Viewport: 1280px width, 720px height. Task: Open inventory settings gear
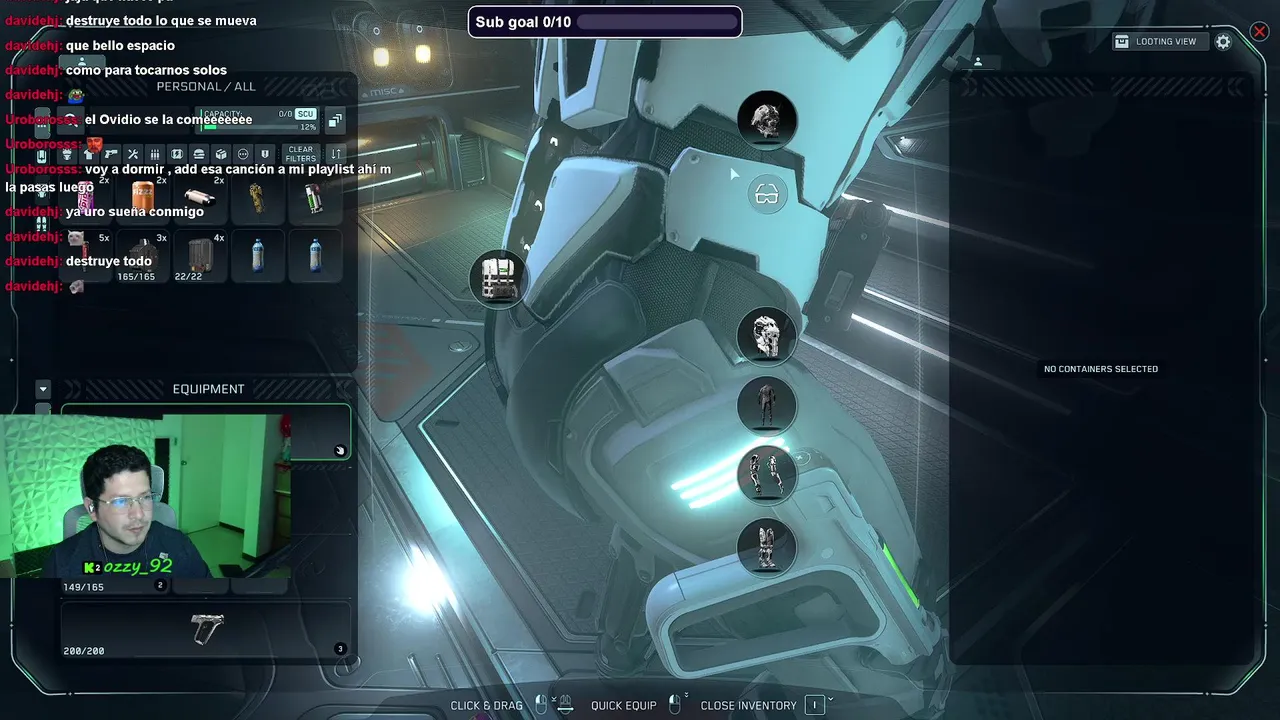tap(1223, 42)
